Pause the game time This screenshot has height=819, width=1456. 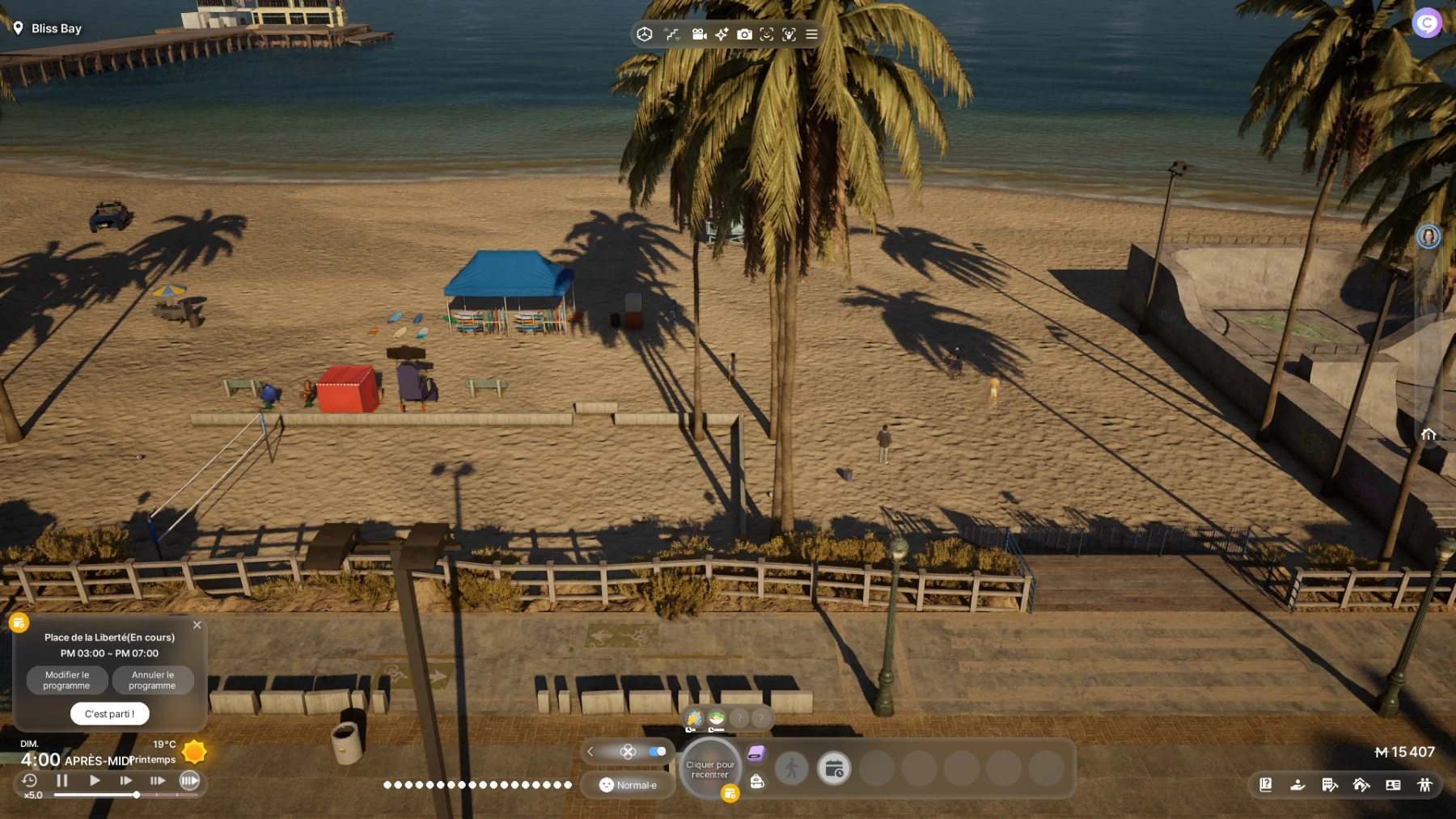point(62,780)
